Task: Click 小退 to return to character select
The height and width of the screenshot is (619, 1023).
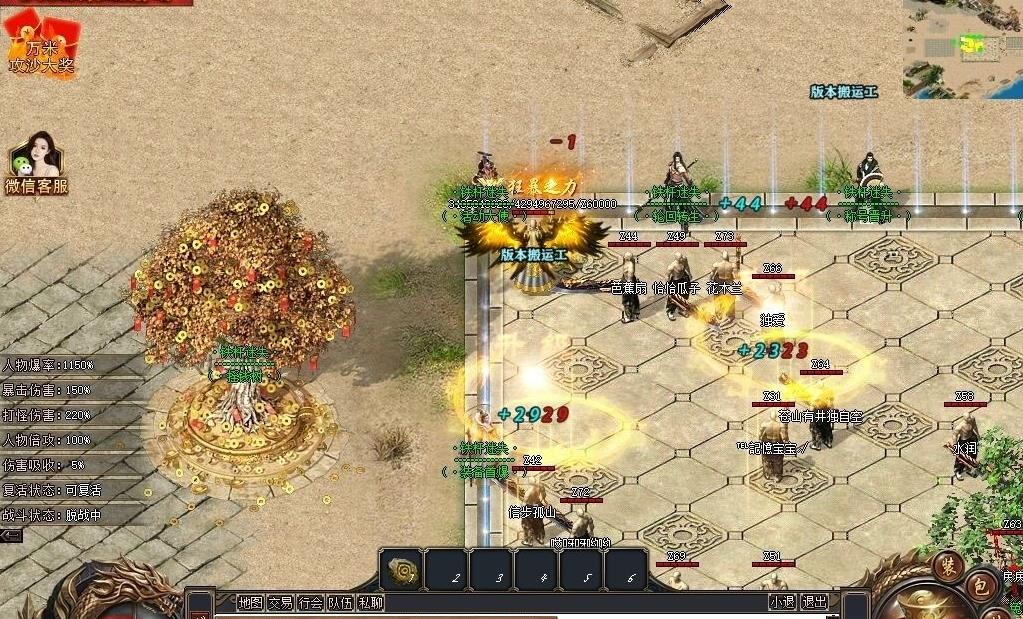Action: (782, 602)
